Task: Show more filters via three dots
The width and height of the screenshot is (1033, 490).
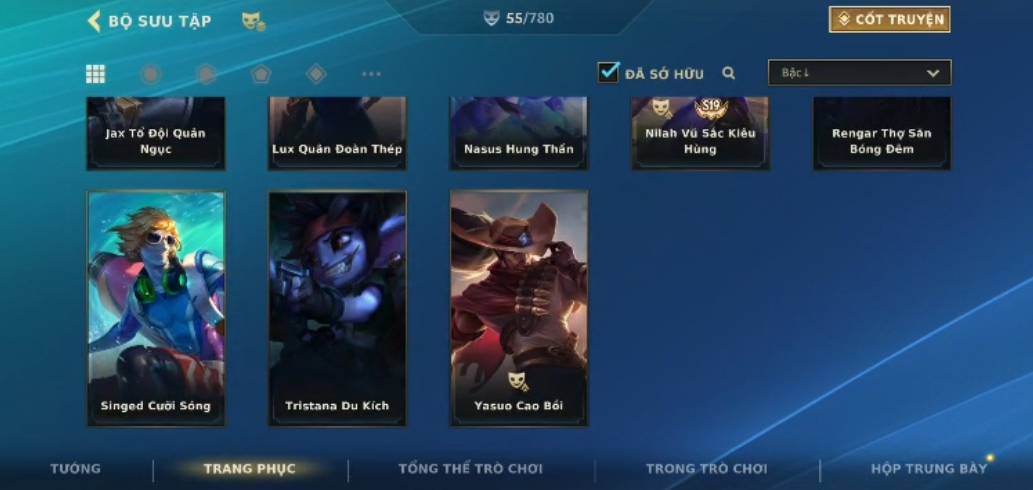Action: [371, 74]
